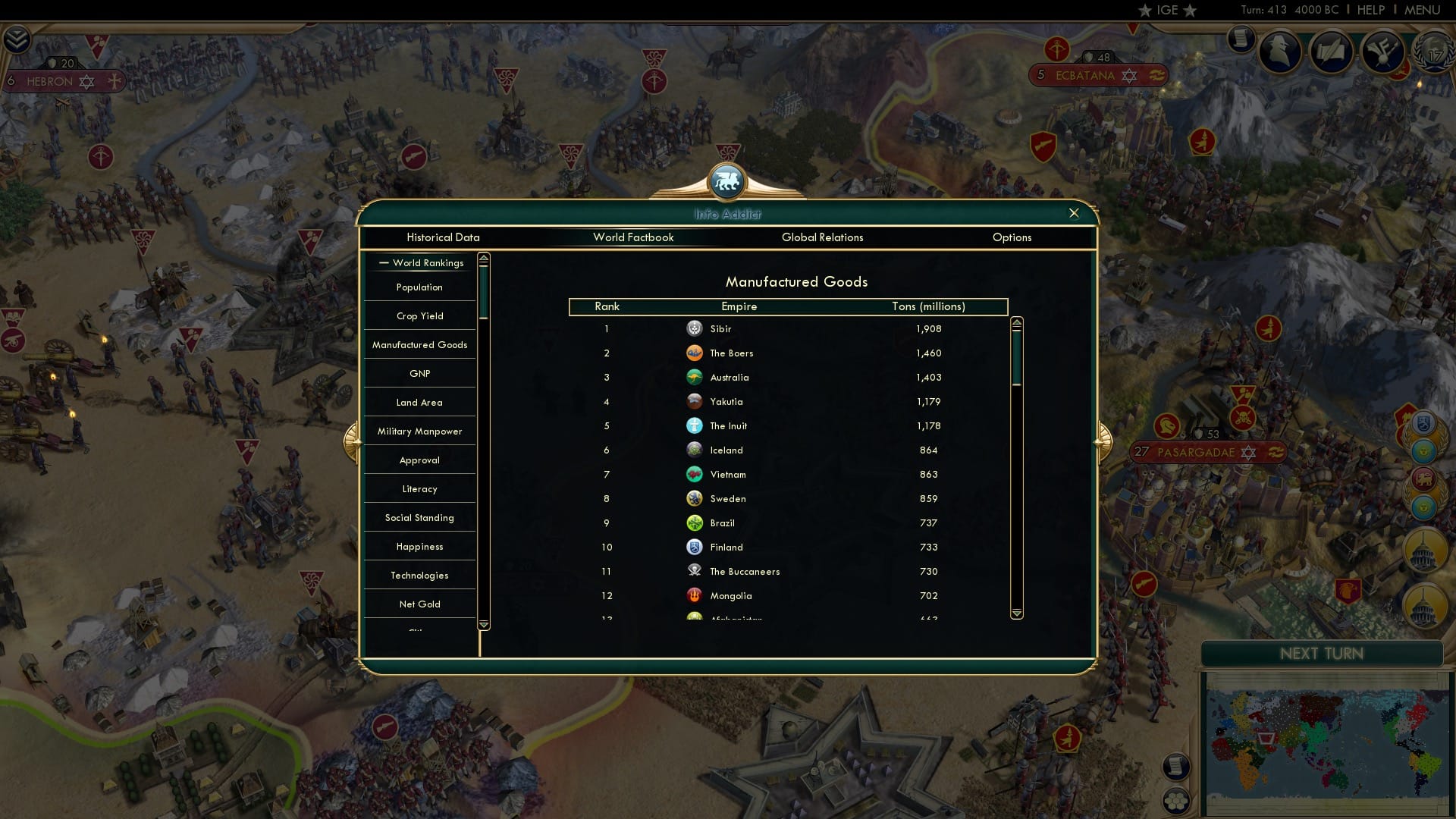Click the Info Addict pegasus emblem above the panel

pyautogui.click(x=726, y=182)
